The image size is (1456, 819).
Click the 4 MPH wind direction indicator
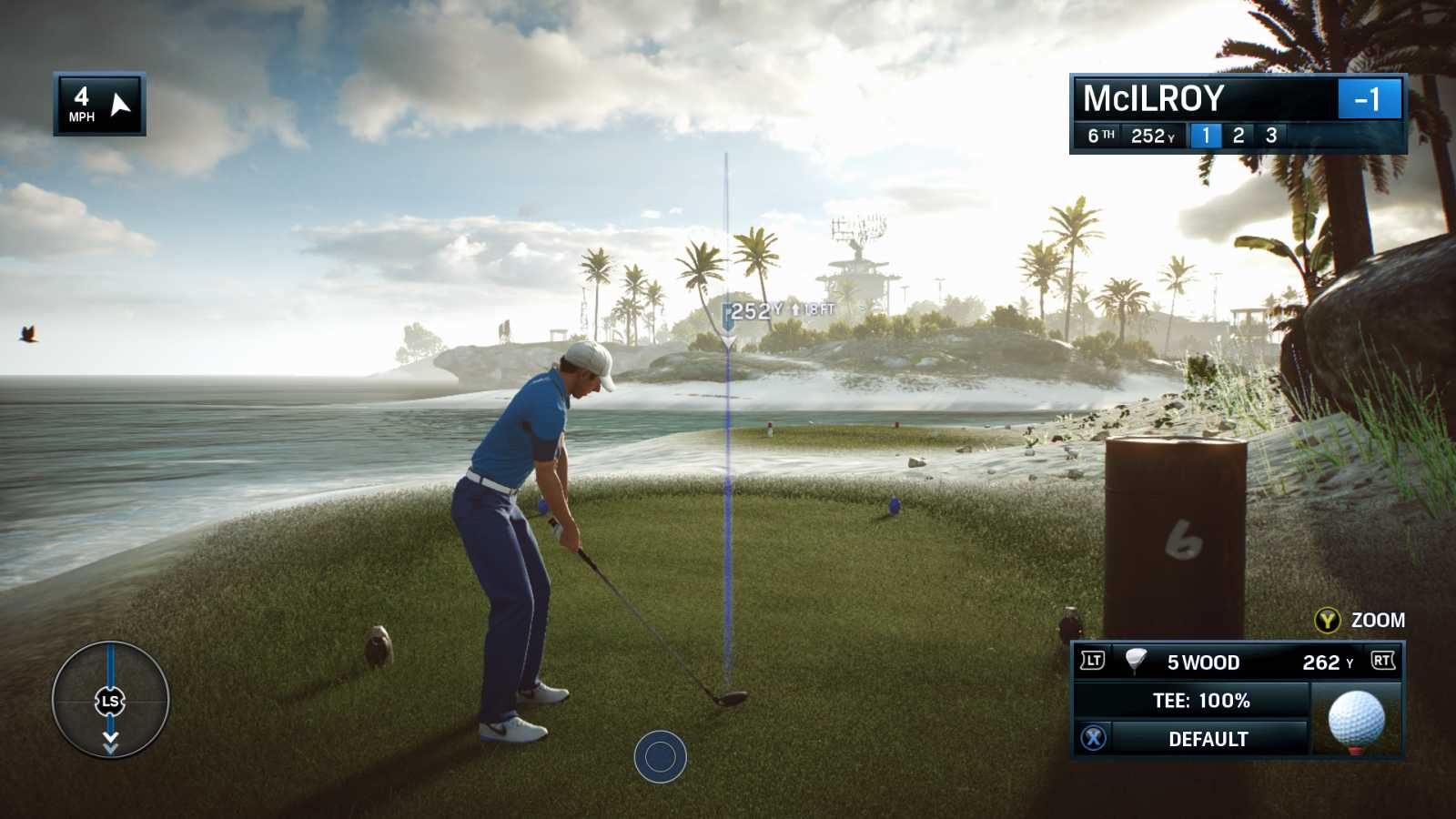tap(99, 105)
